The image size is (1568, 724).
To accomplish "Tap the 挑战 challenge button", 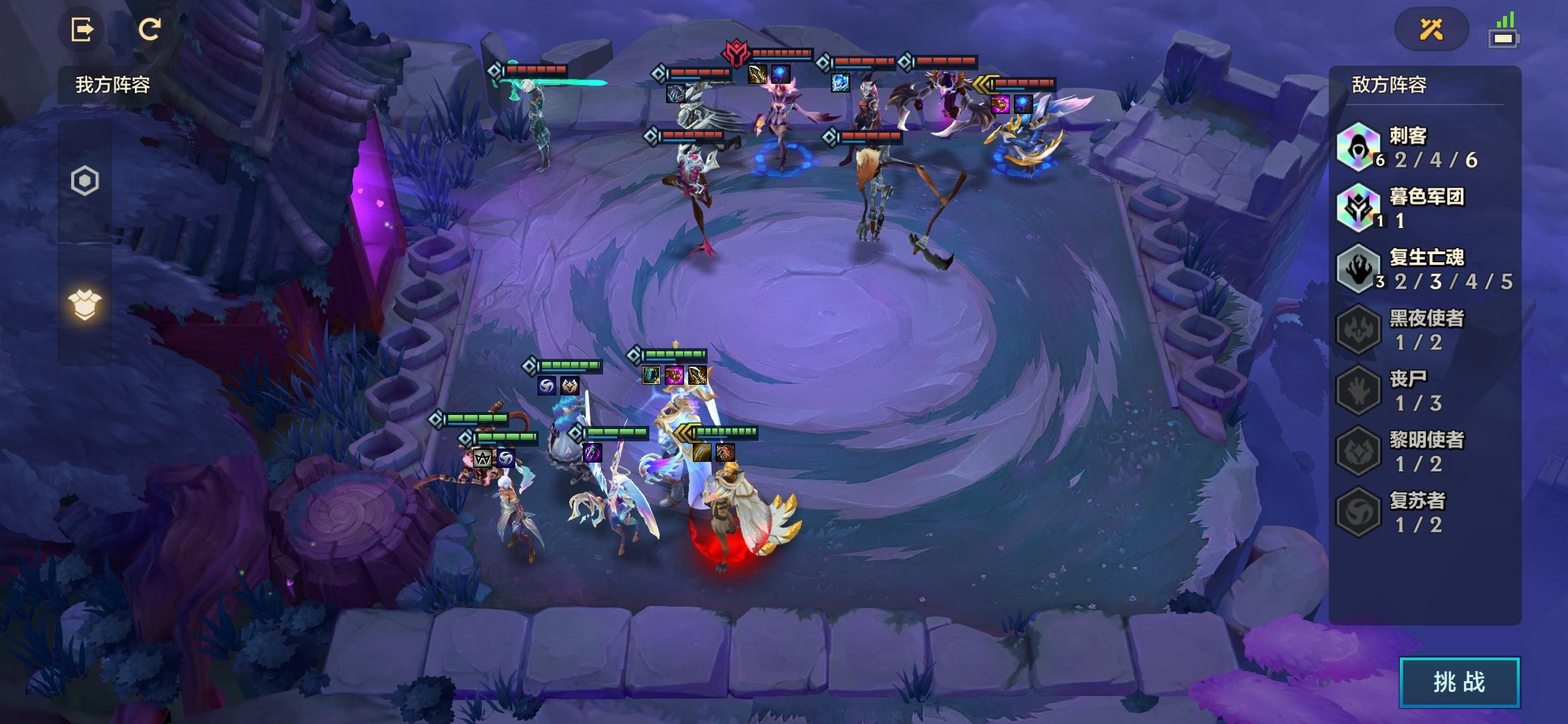I will (x=1459, y=682).
